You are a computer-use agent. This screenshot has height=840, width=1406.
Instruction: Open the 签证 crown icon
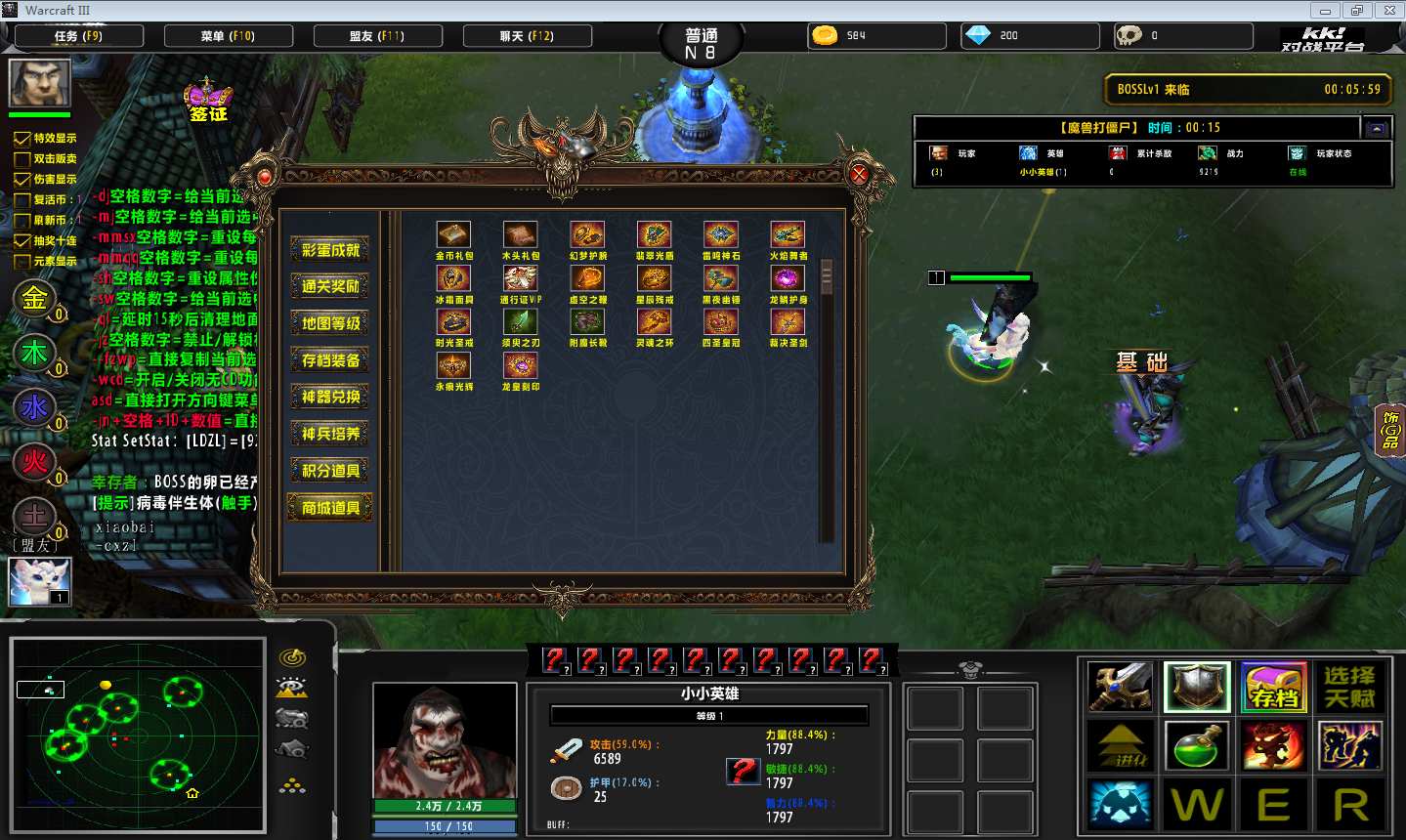click(208, 101)
